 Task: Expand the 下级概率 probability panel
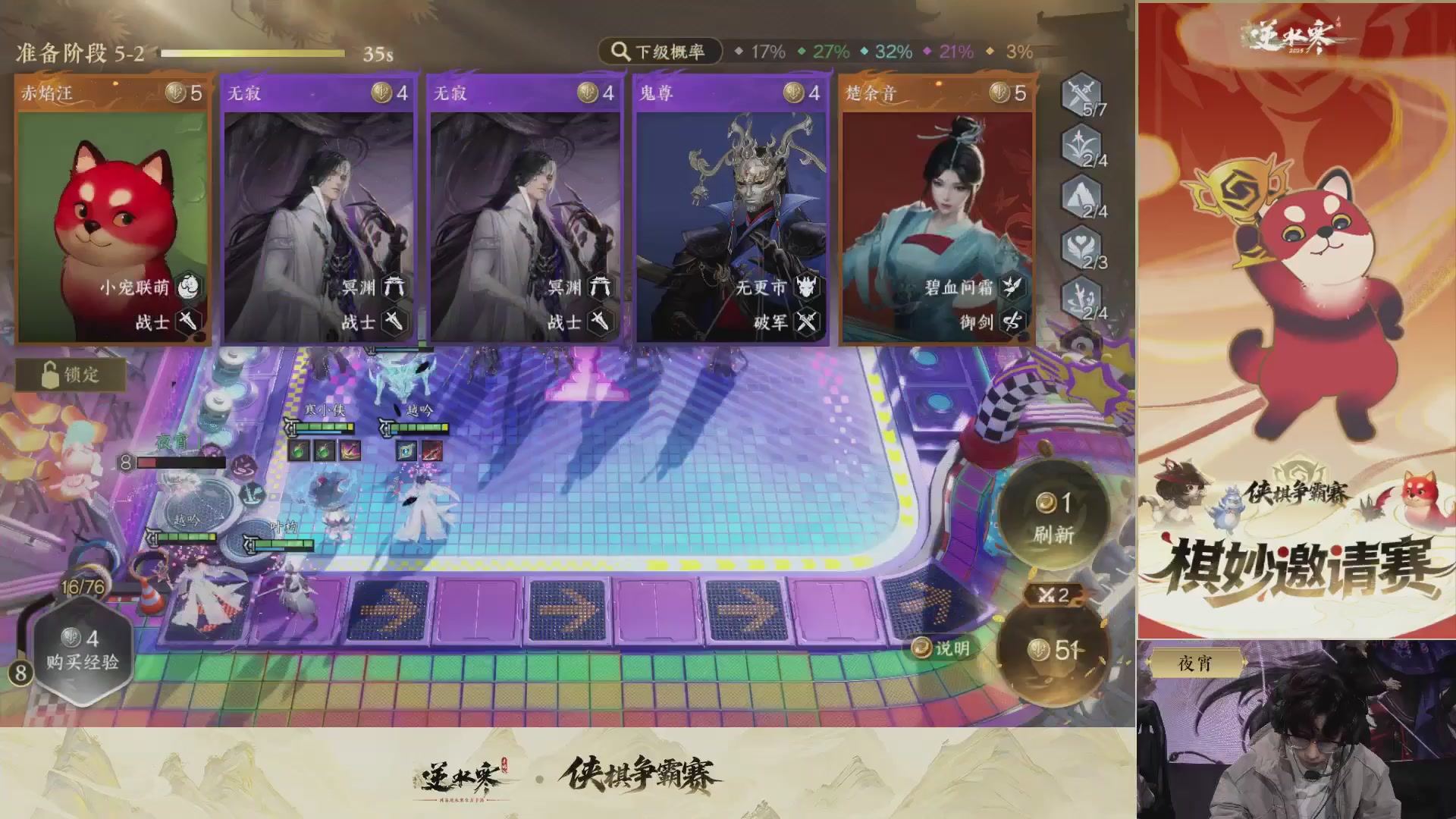point(660,52)
